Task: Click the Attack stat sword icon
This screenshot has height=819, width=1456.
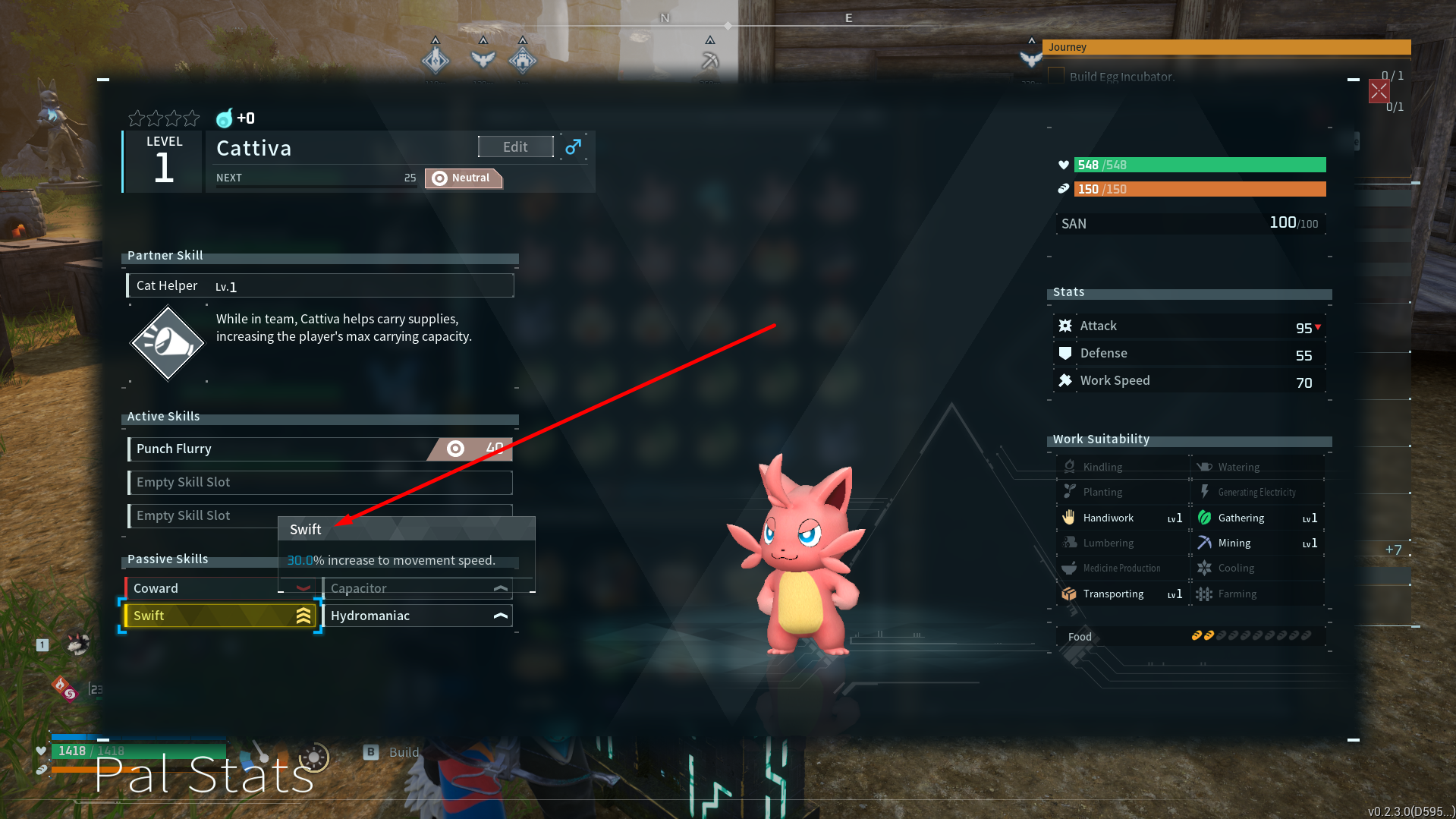Action: (x=1065, y=325)
